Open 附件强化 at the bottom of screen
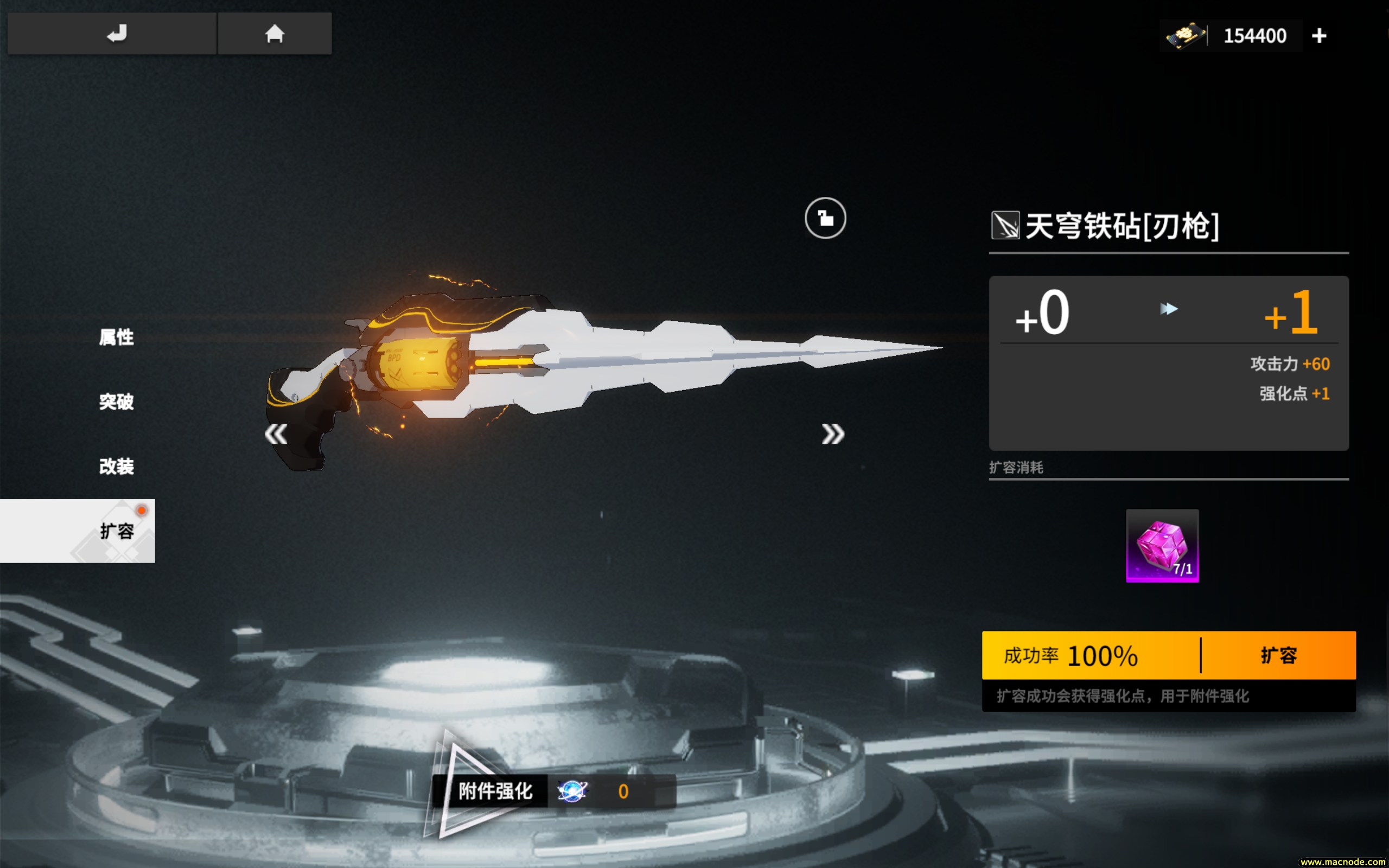Viewport: 1389px width, 868px height. (x=494, y=791)
